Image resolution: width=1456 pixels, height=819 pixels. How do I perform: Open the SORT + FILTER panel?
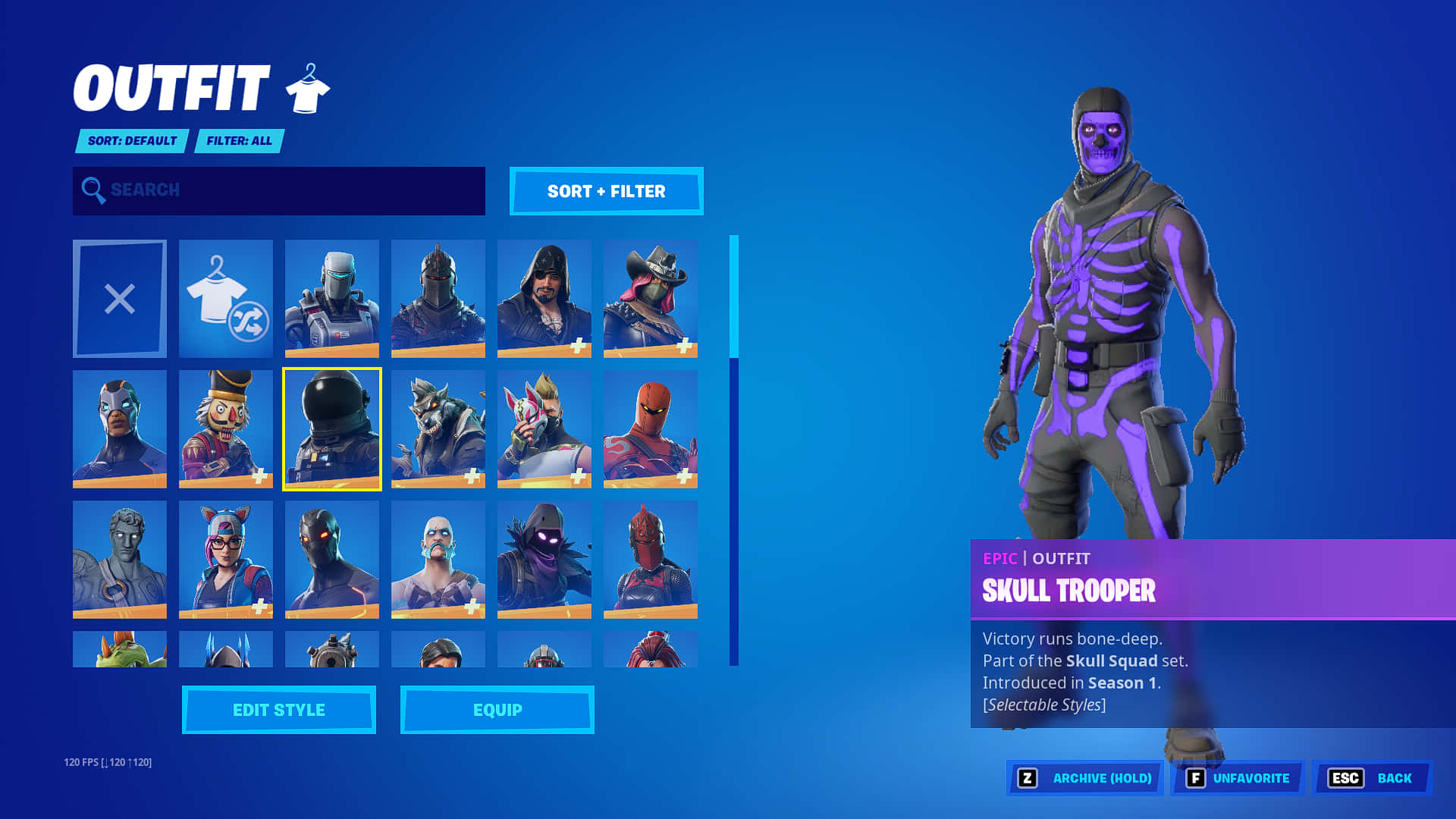(x=606, y=191)
